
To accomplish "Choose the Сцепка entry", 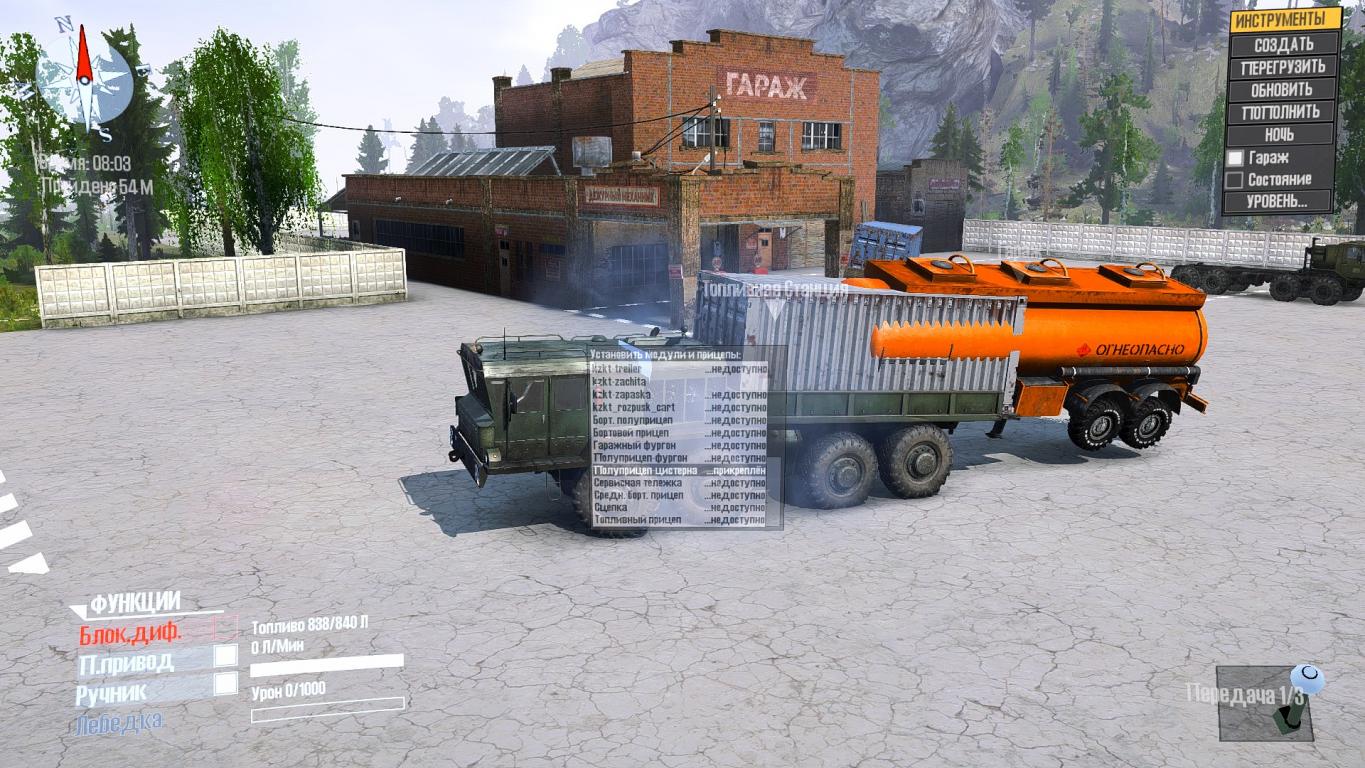I will (x=679, y=508).
